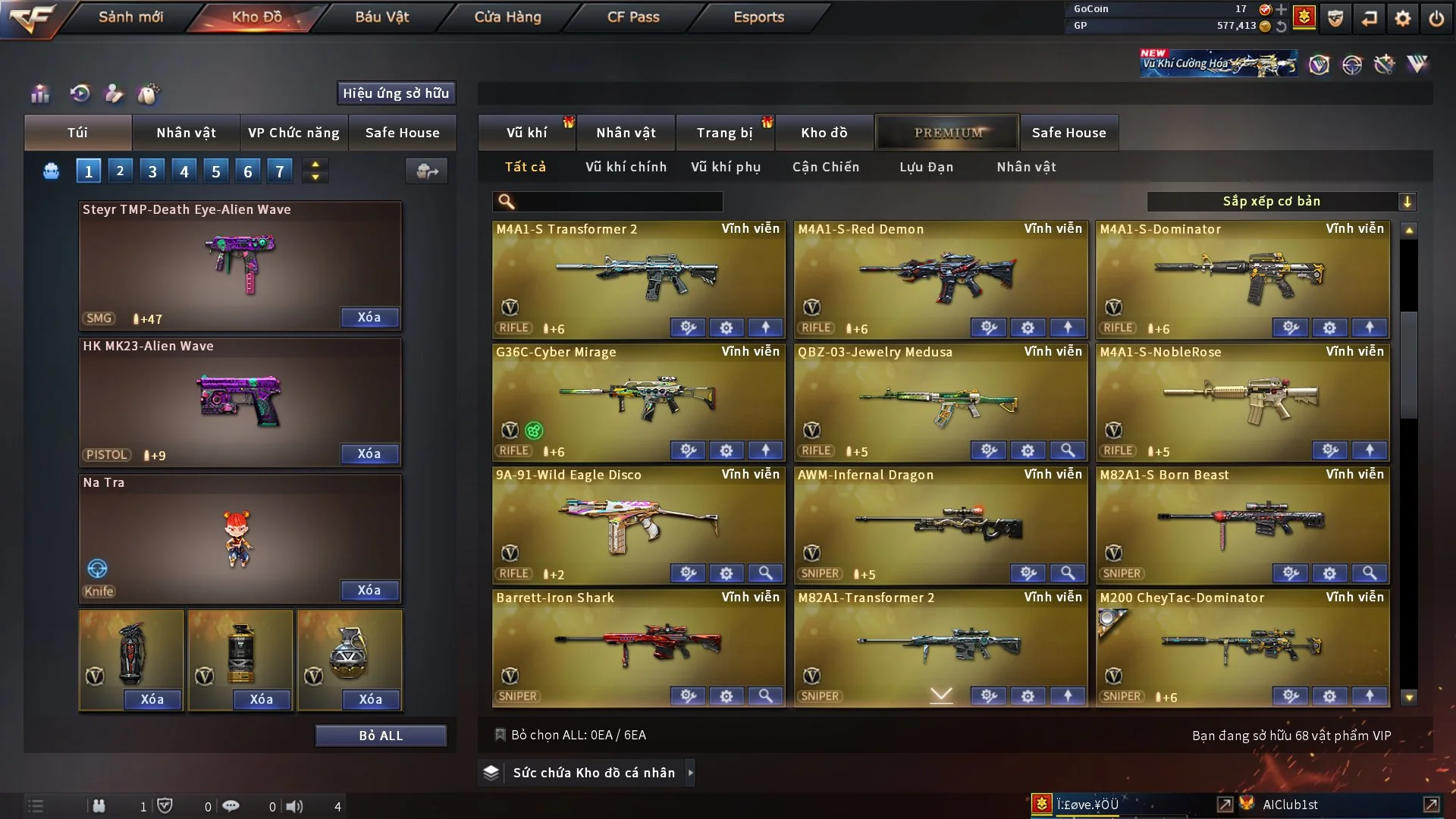Remove the HK MK23-Alien Wave pistol

coord(369,453)
